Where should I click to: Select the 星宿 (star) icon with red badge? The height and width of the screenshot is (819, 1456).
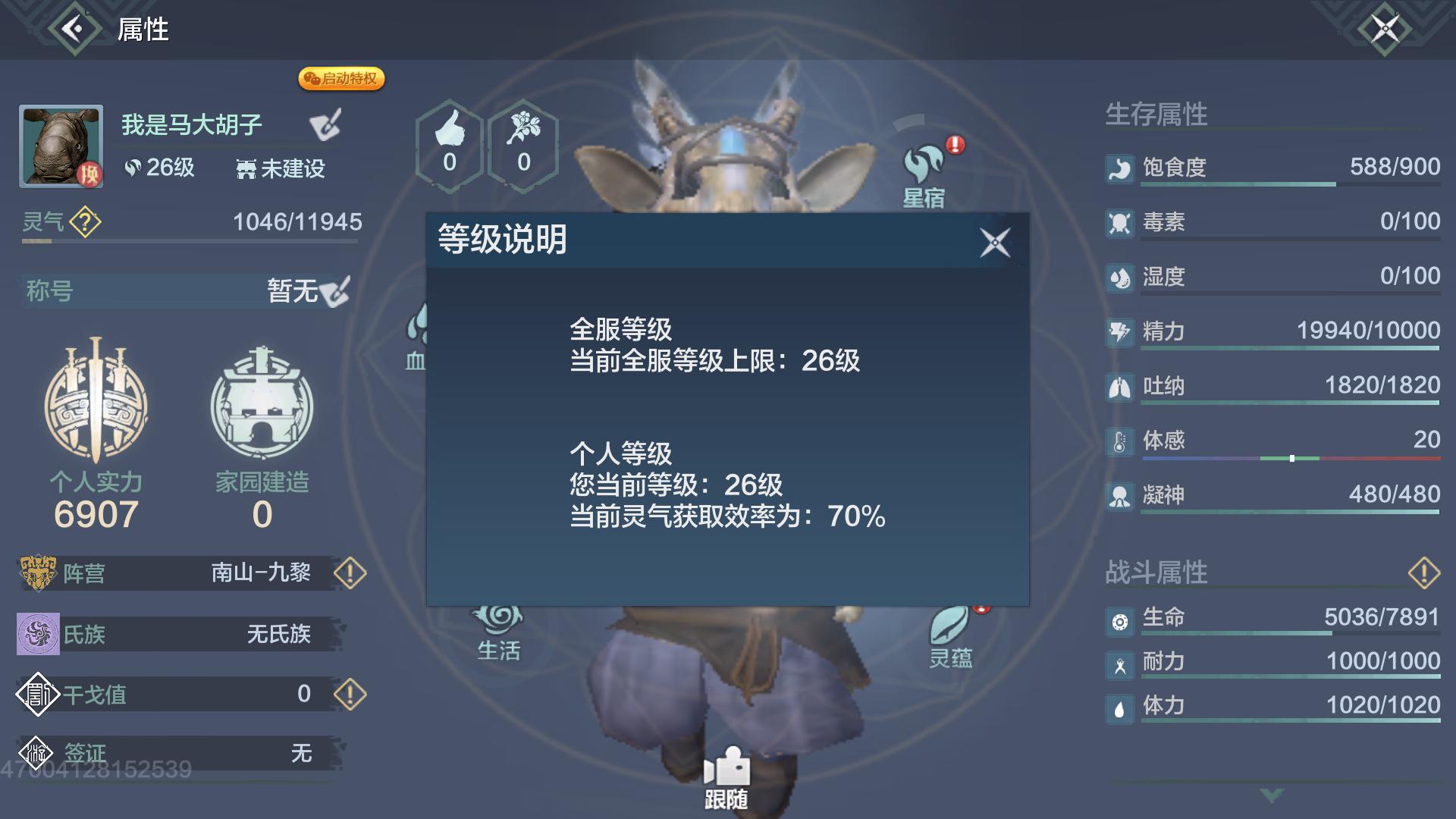coord(921,159)
